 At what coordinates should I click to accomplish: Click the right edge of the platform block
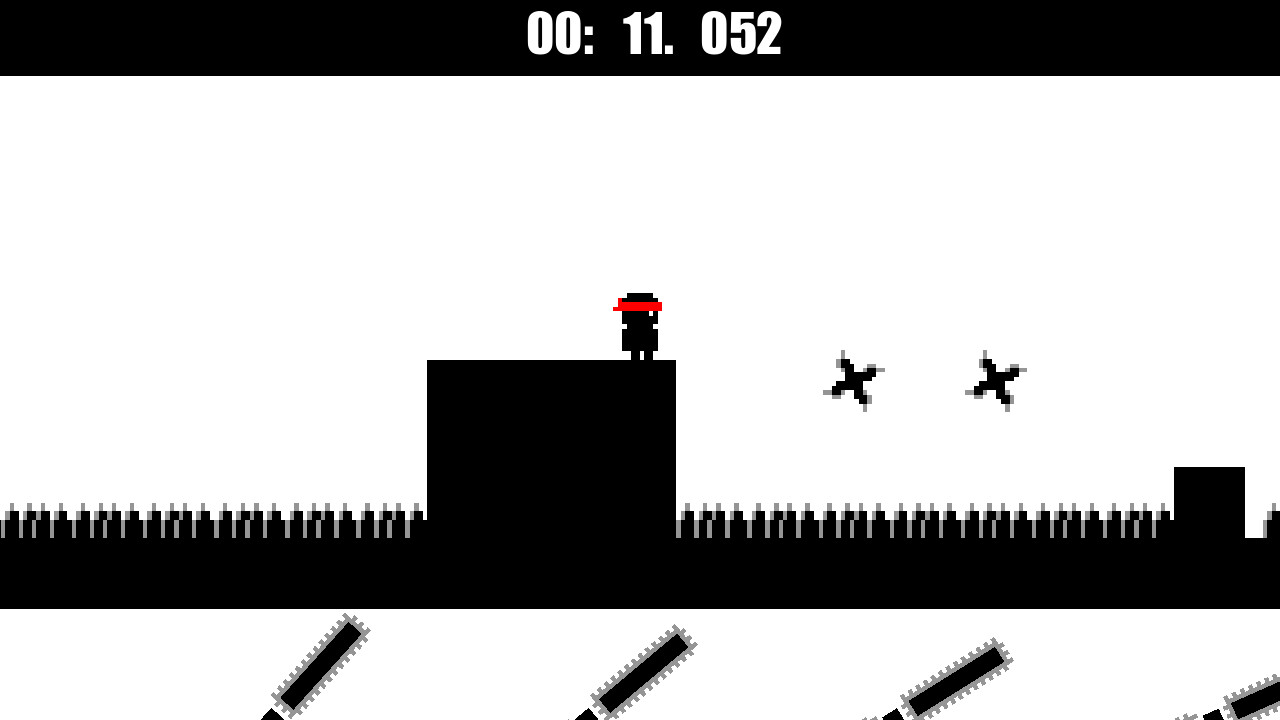coord(674,440)
